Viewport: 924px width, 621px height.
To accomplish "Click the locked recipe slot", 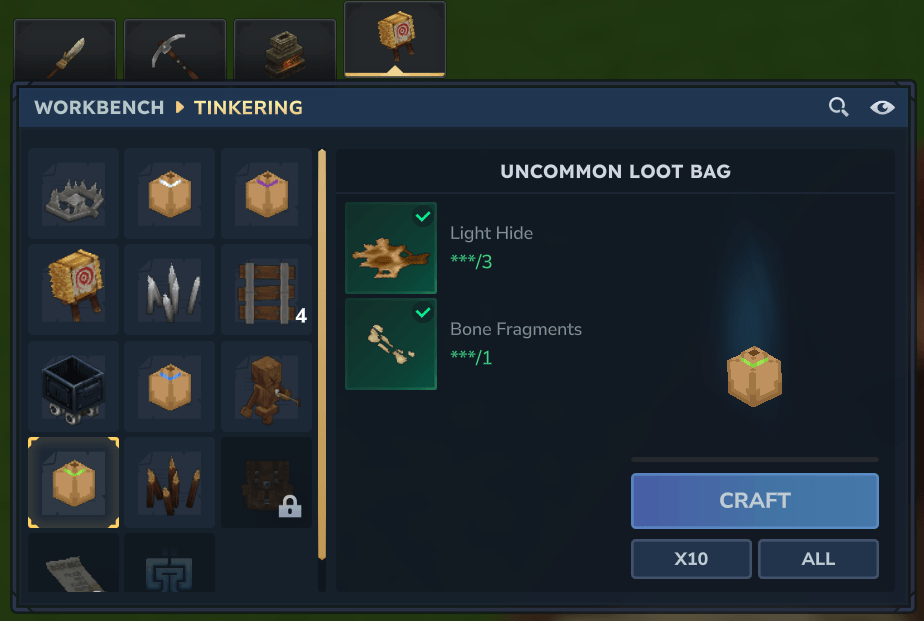I will pyautogui.click(x=266, y=482).
